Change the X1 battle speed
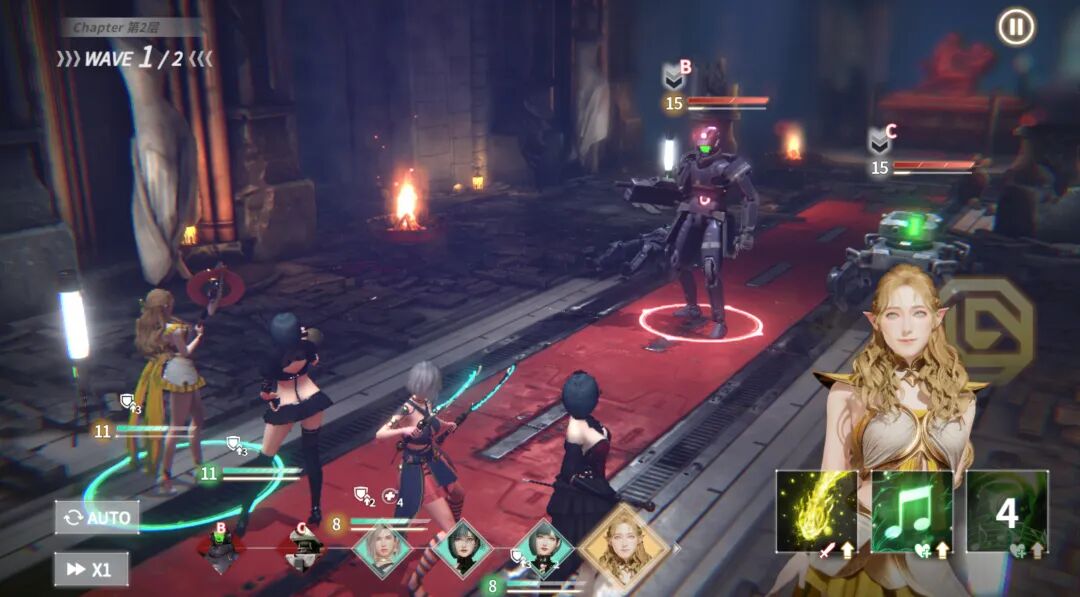The height and width of the screenshot is (597, 1080). point(91,569)
